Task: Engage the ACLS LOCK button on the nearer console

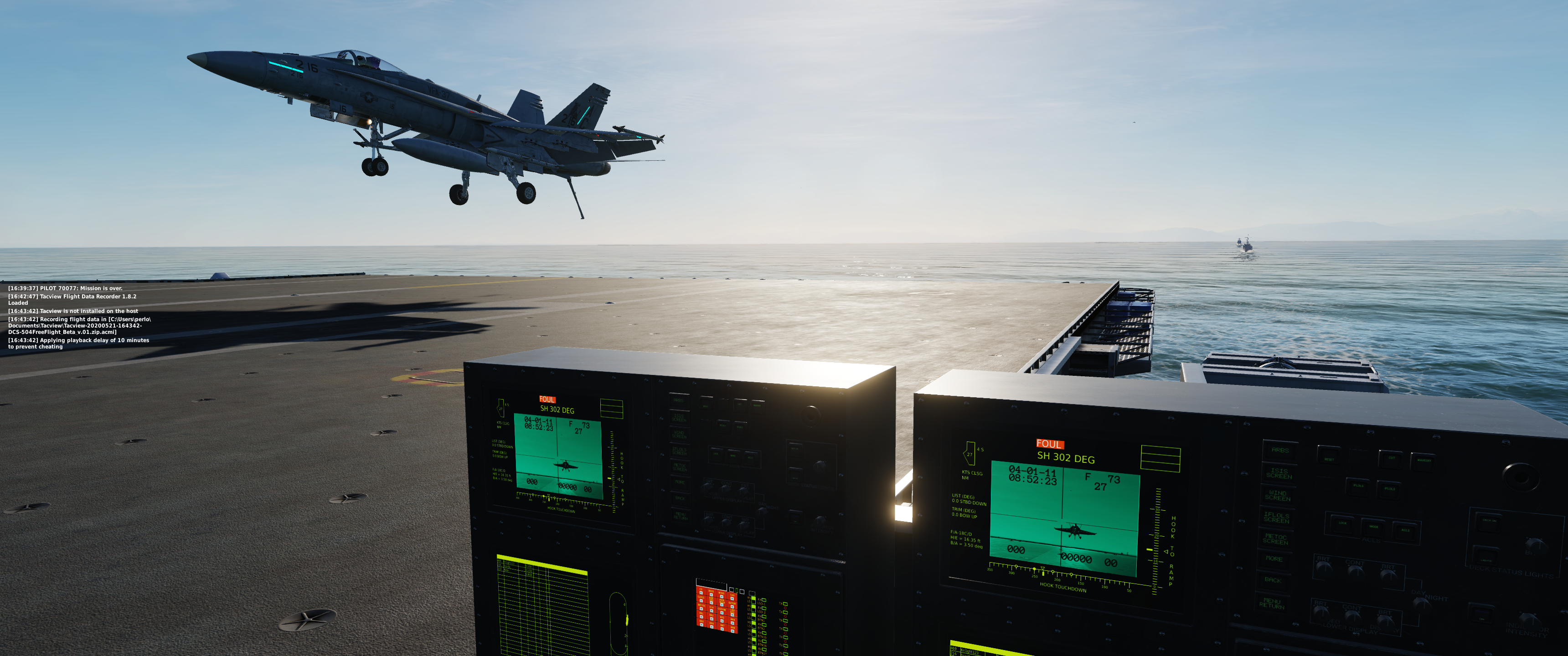Action: [1342, 523]
